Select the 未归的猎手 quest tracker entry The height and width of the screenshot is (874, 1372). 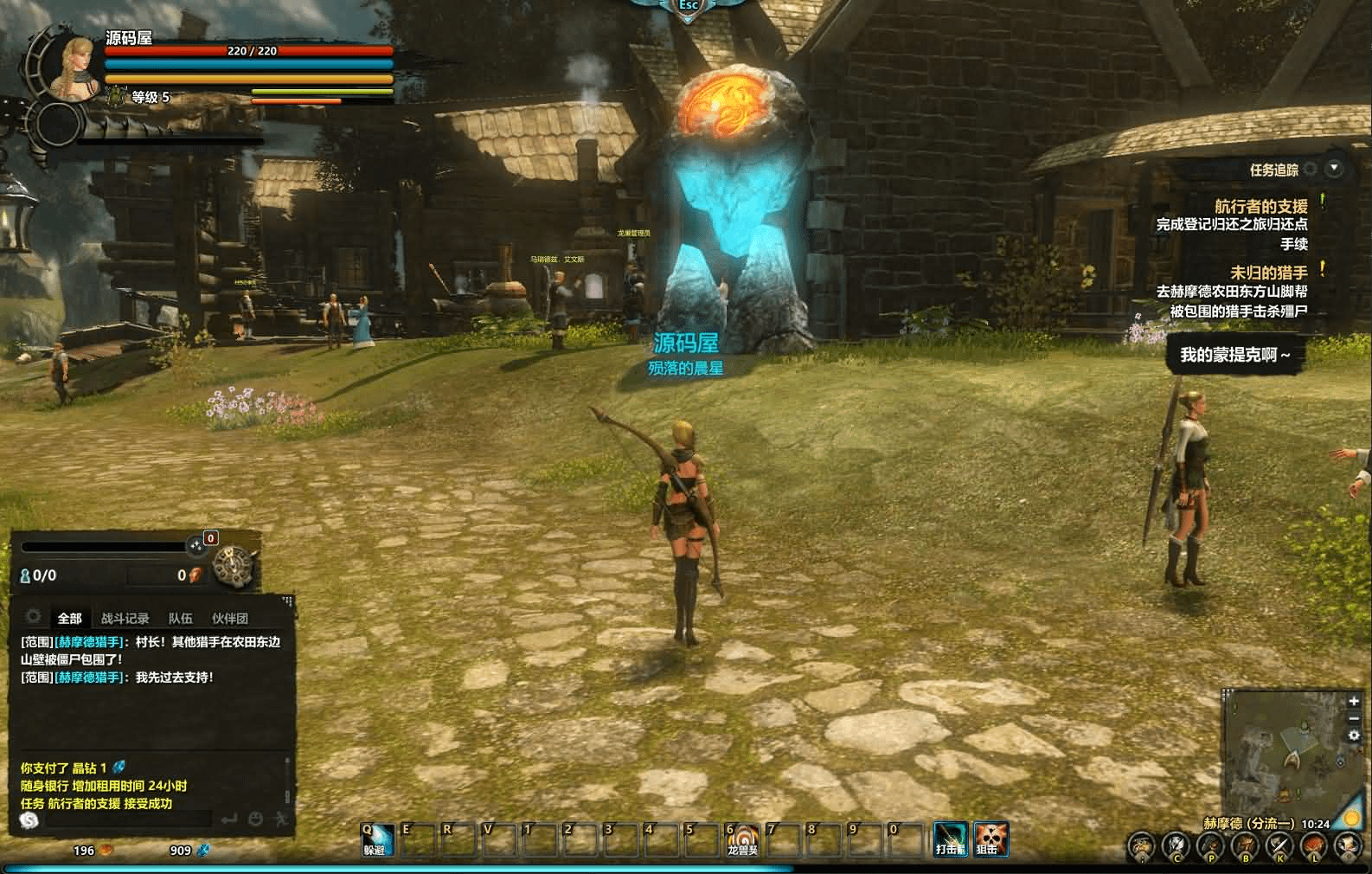(x=1268, y=273)
